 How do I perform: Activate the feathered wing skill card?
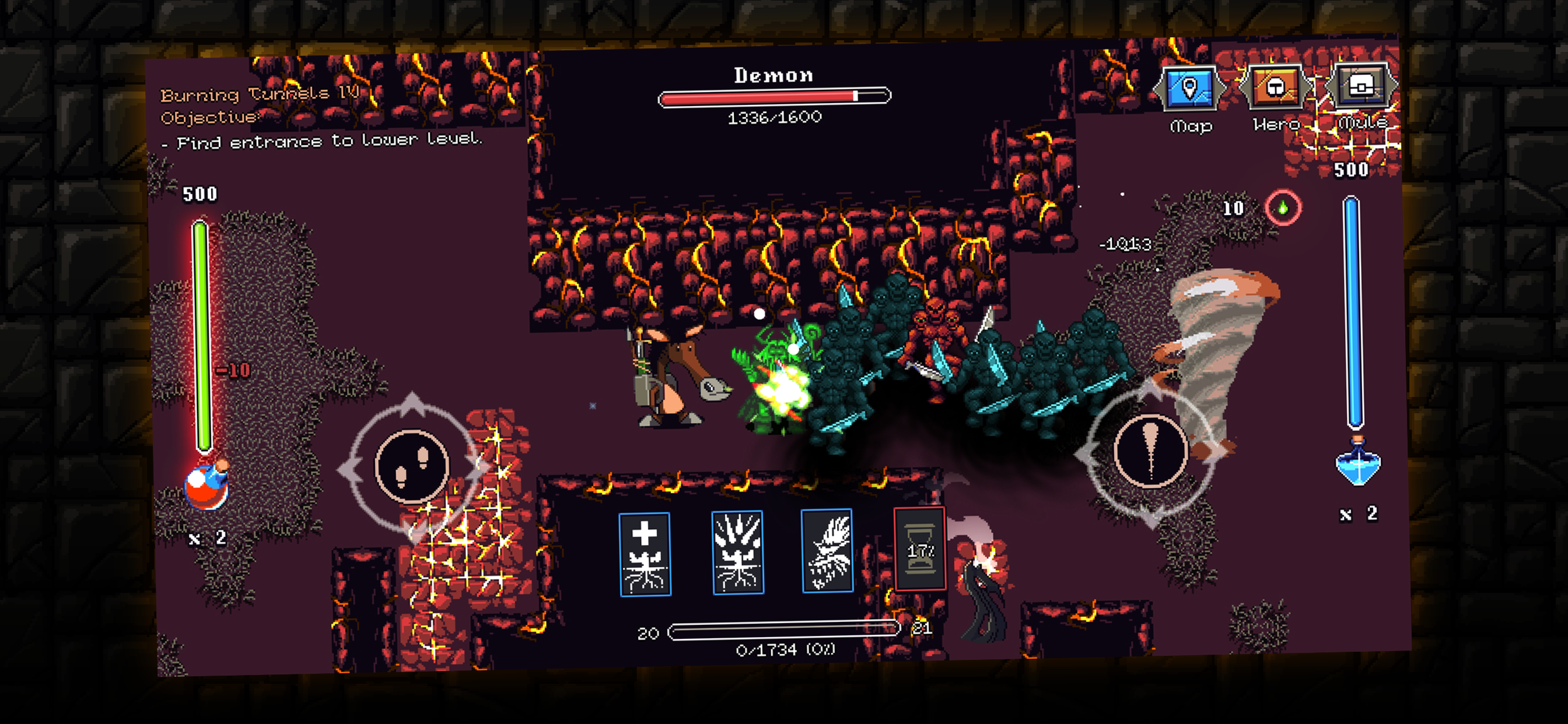tap(827, 550)
